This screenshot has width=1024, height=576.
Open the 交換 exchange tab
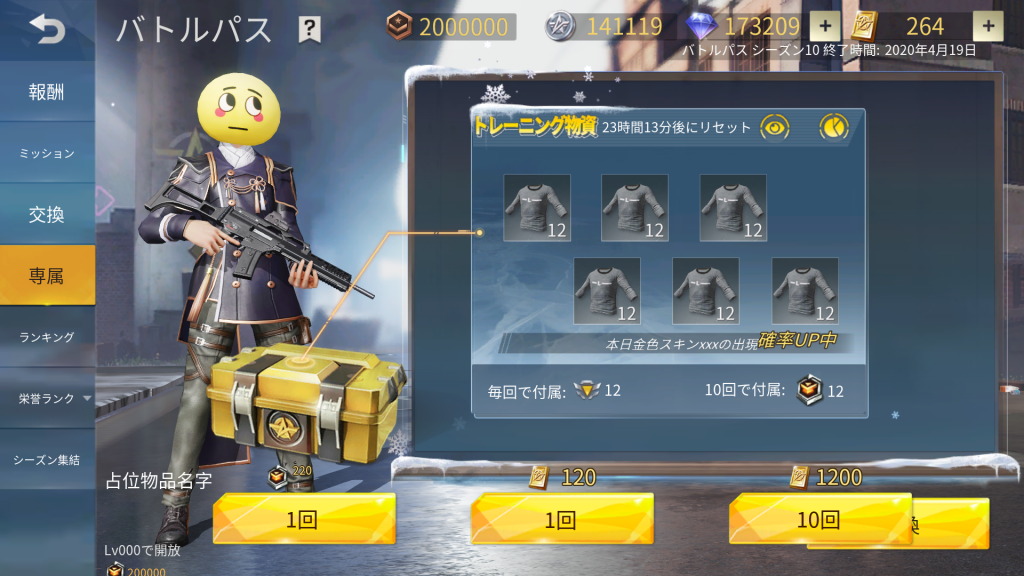[x=47, y=214]
